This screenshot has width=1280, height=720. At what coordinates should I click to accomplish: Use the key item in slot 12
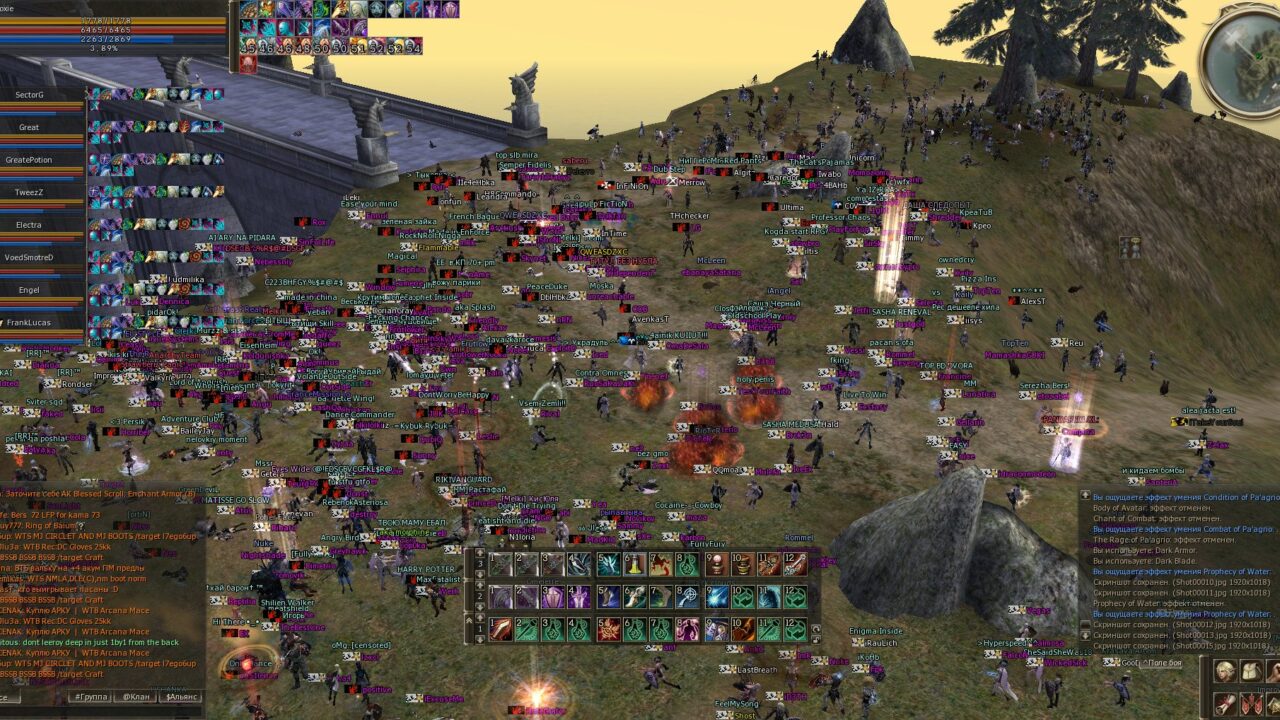pos(795,565)
